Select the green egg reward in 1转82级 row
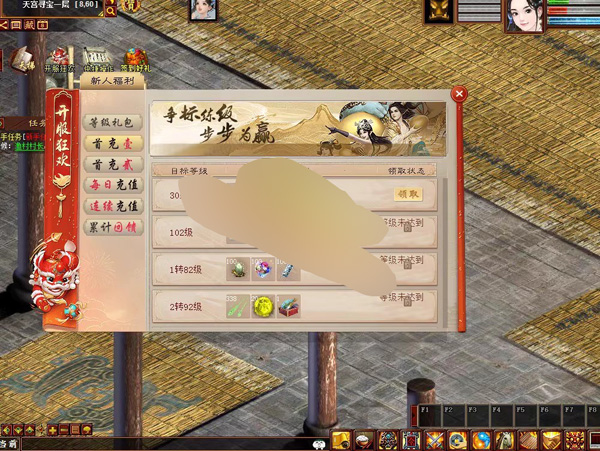 240,270
